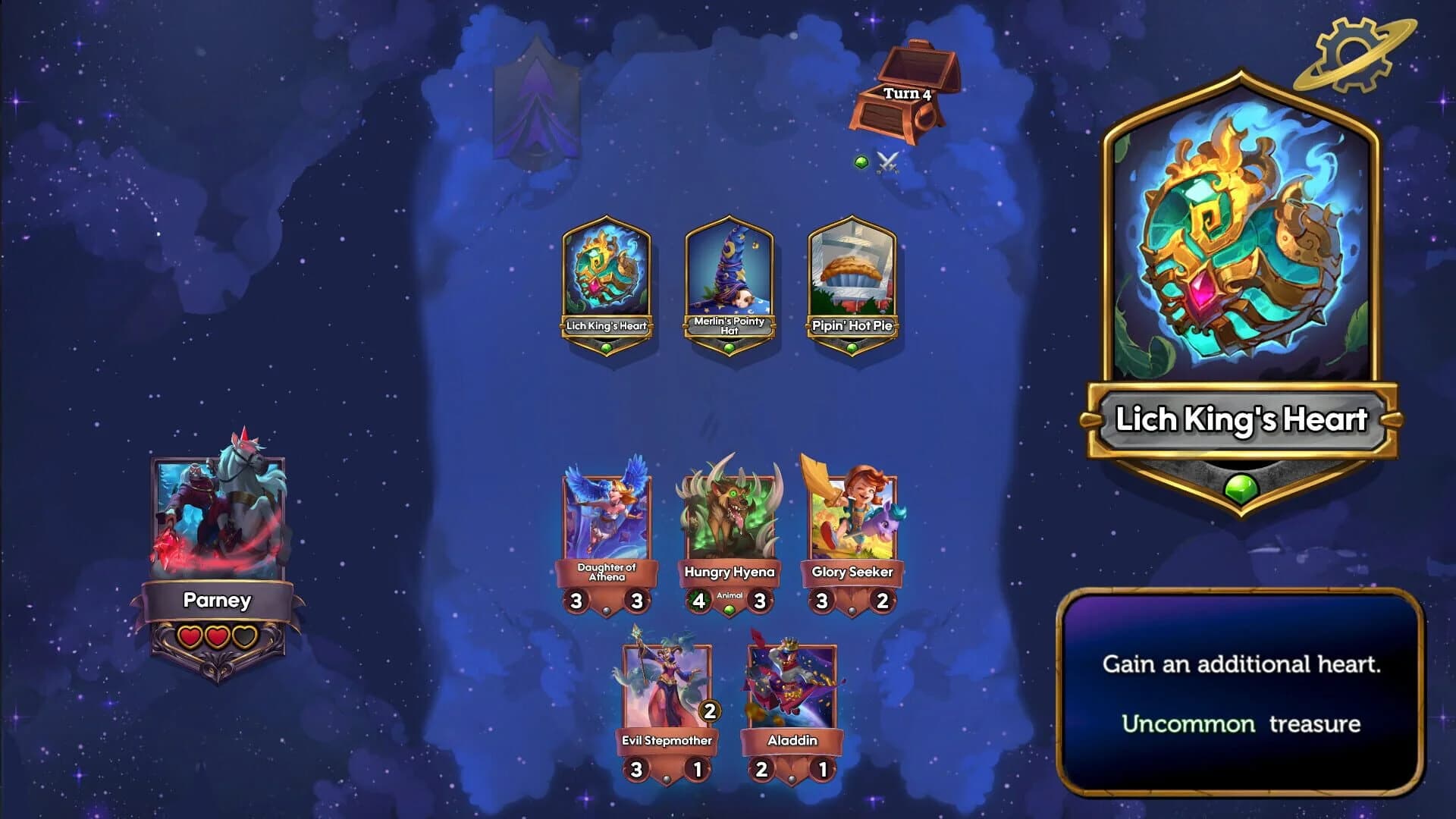Click the green gem beside the crossed swords
Screen dimensions: 1456x819
pos(861,162)
